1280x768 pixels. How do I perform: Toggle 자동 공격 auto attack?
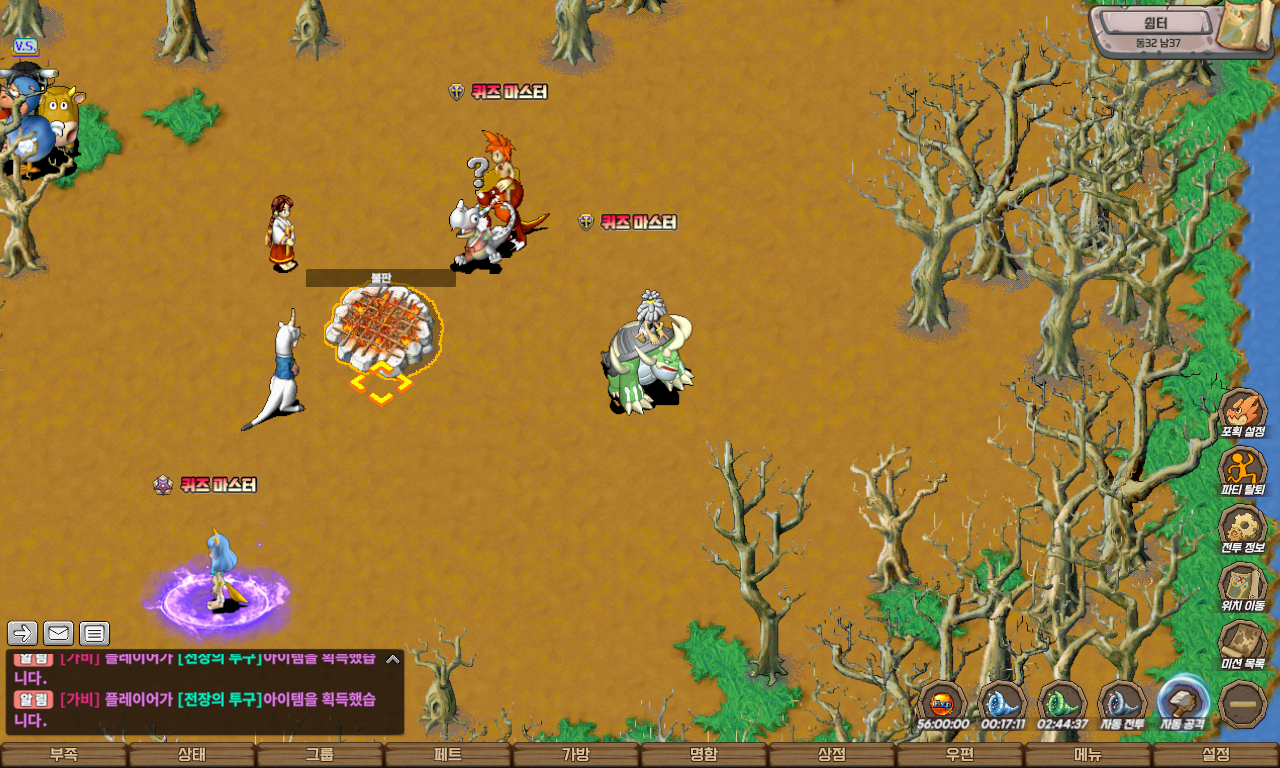tap(1183, 702)
